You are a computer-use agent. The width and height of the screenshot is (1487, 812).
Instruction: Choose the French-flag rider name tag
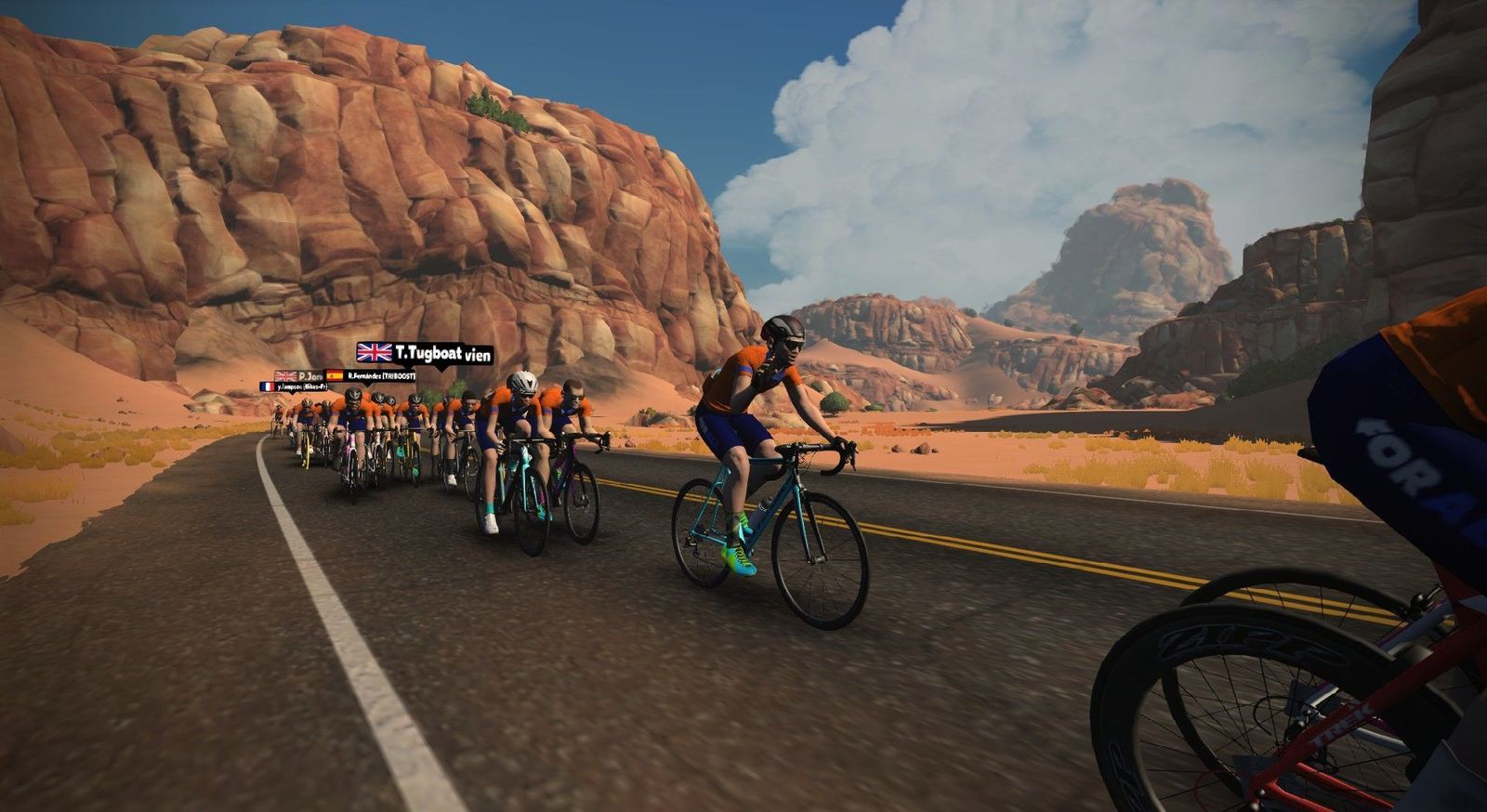pos(293,386)
